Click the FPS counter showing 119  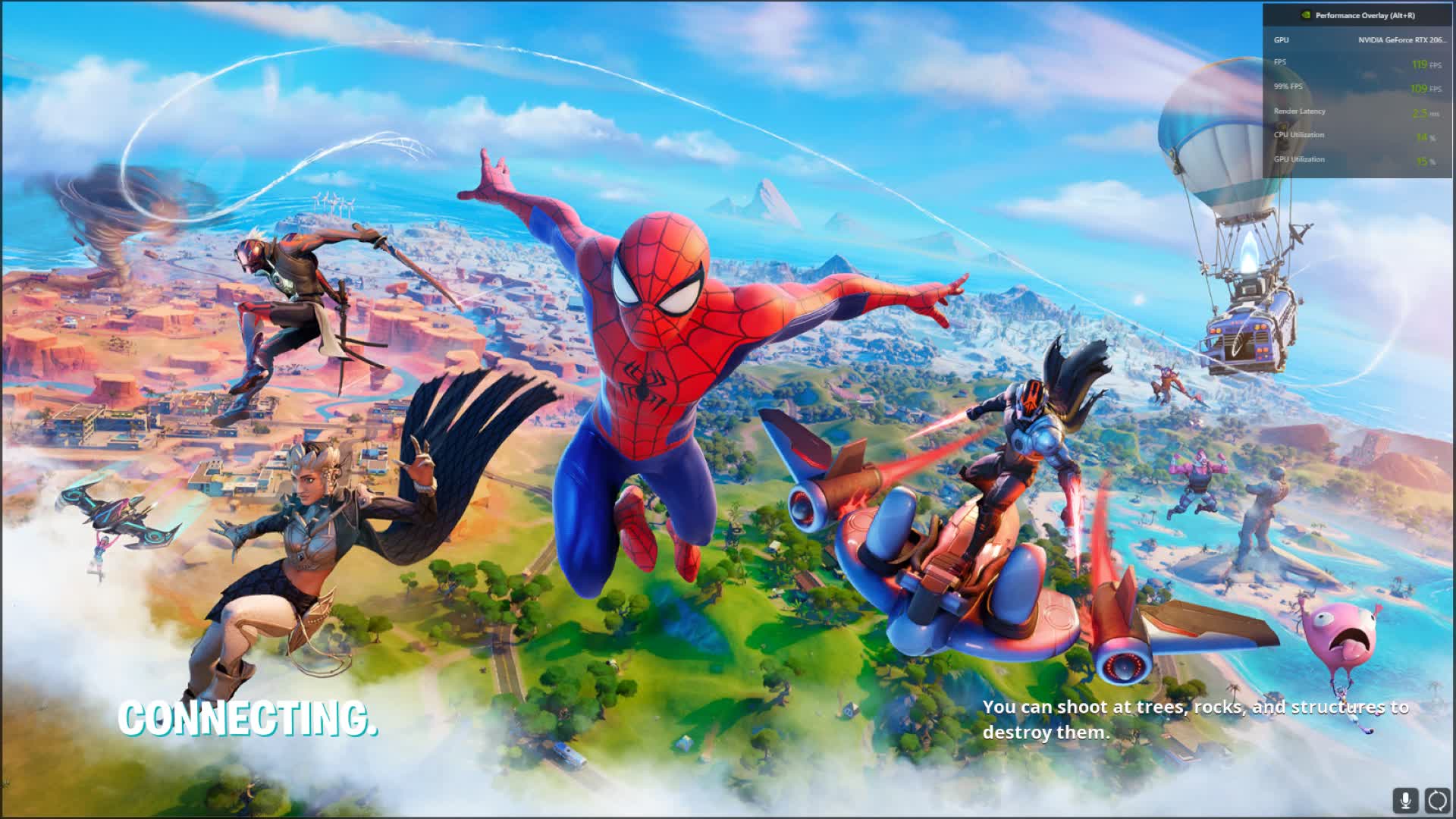[x=1420, y=64]
